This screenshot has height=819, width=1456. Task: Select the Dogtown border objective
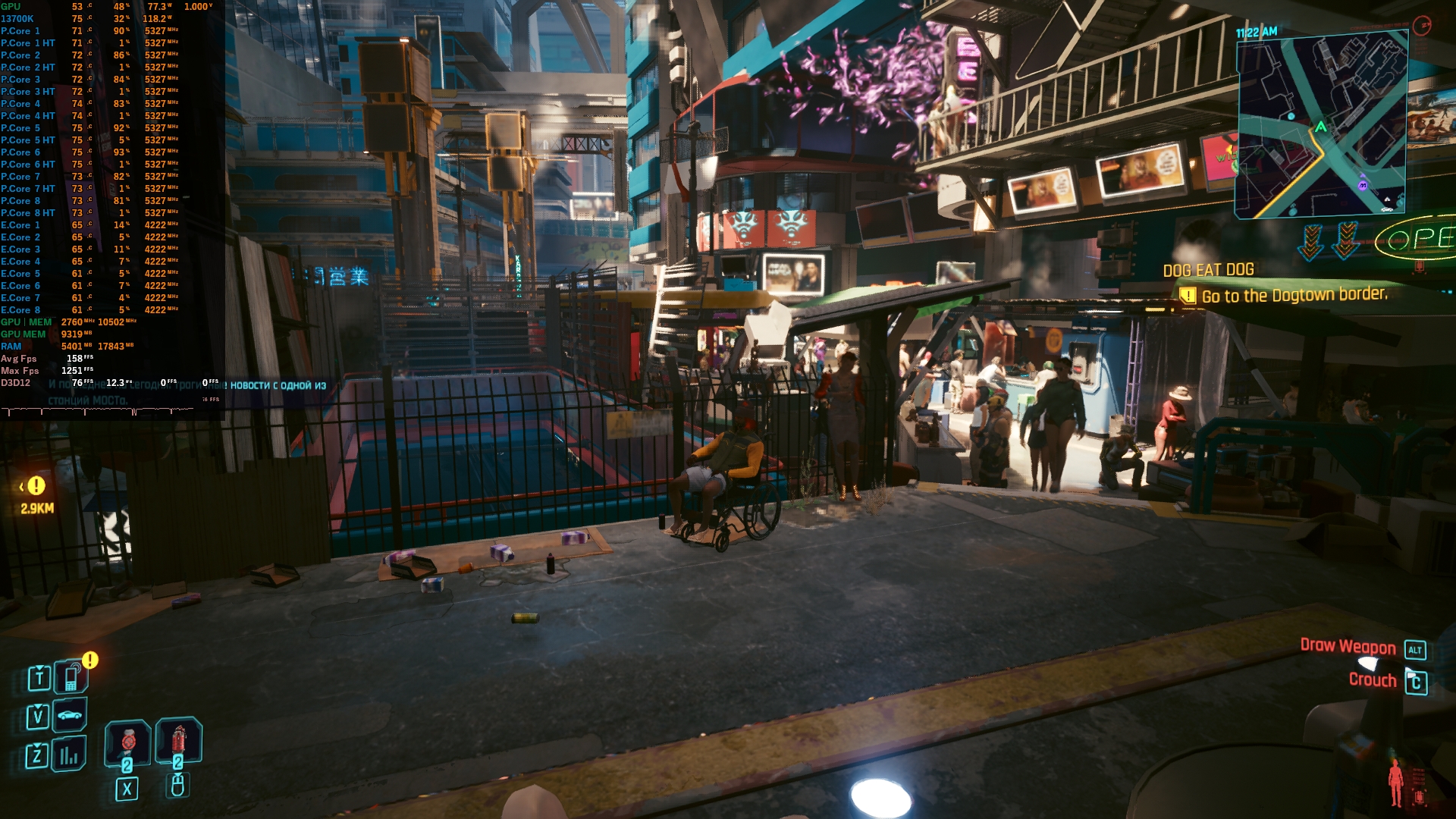[x=1294, y=295]
